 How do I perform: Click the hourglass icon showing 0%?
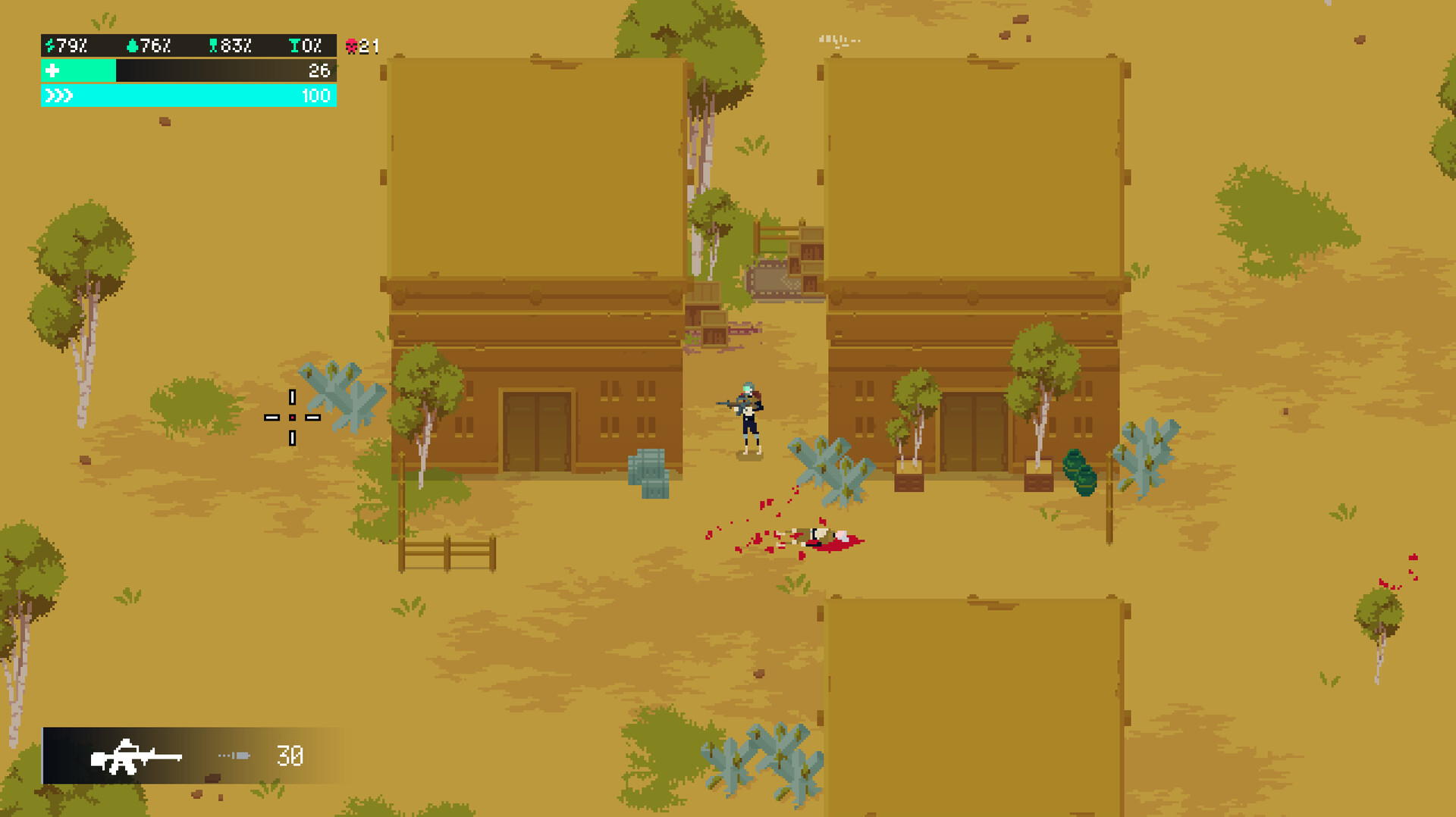click(296, 45)
